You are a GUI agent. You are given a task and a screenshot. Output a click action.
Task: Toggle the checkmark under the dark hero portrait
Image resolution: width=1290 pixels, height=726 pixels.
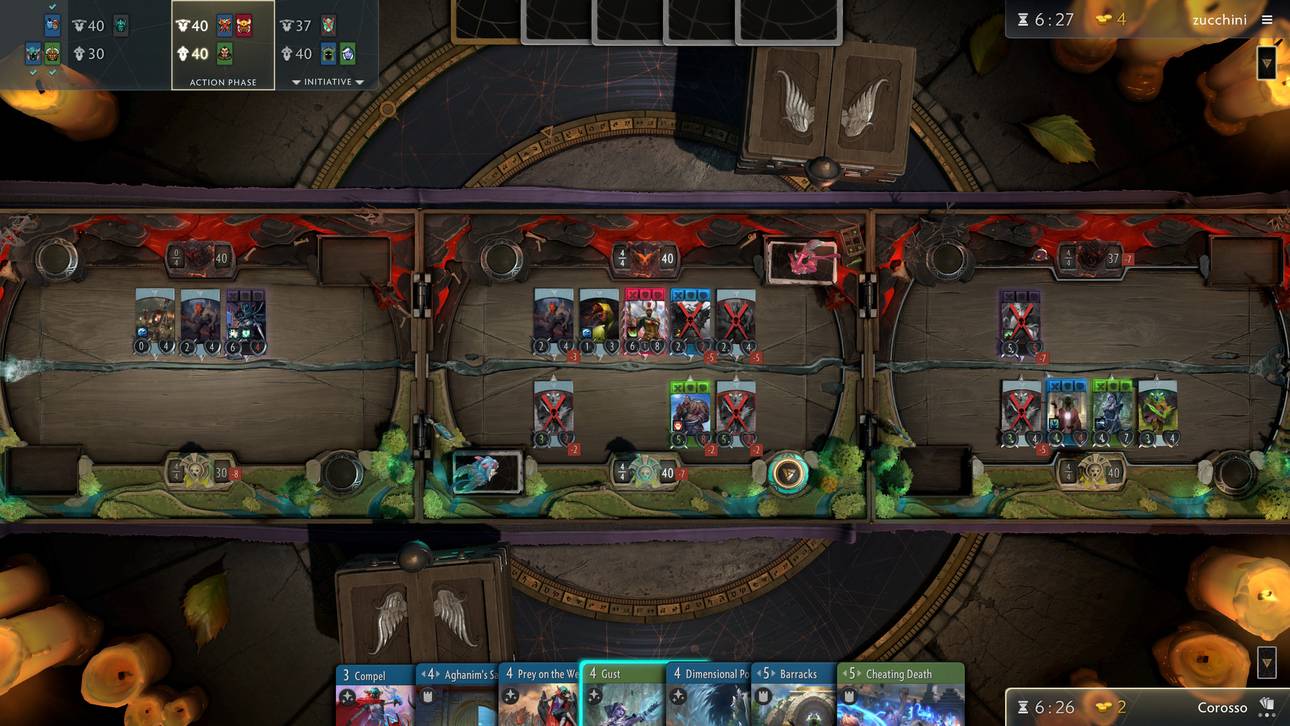pos(32,74)
